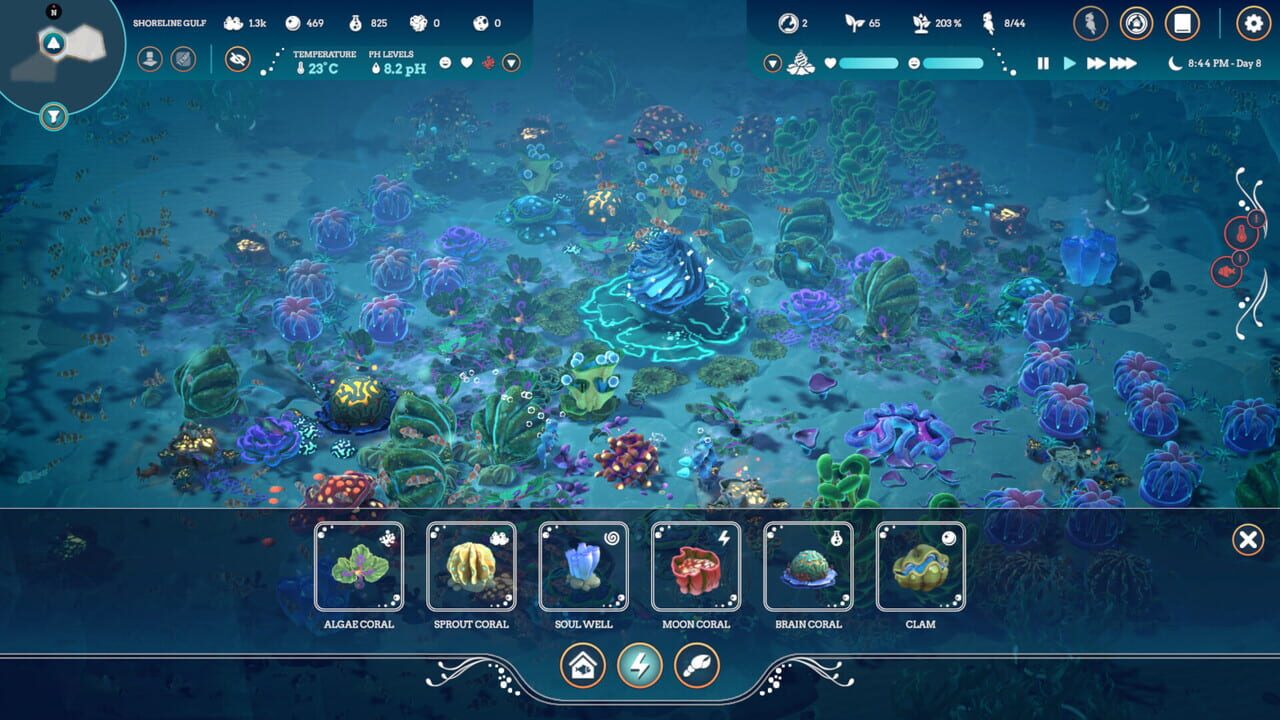
Task: Select the Clam blueprint card
Action: pyautogui.click(x=920, y=567)
